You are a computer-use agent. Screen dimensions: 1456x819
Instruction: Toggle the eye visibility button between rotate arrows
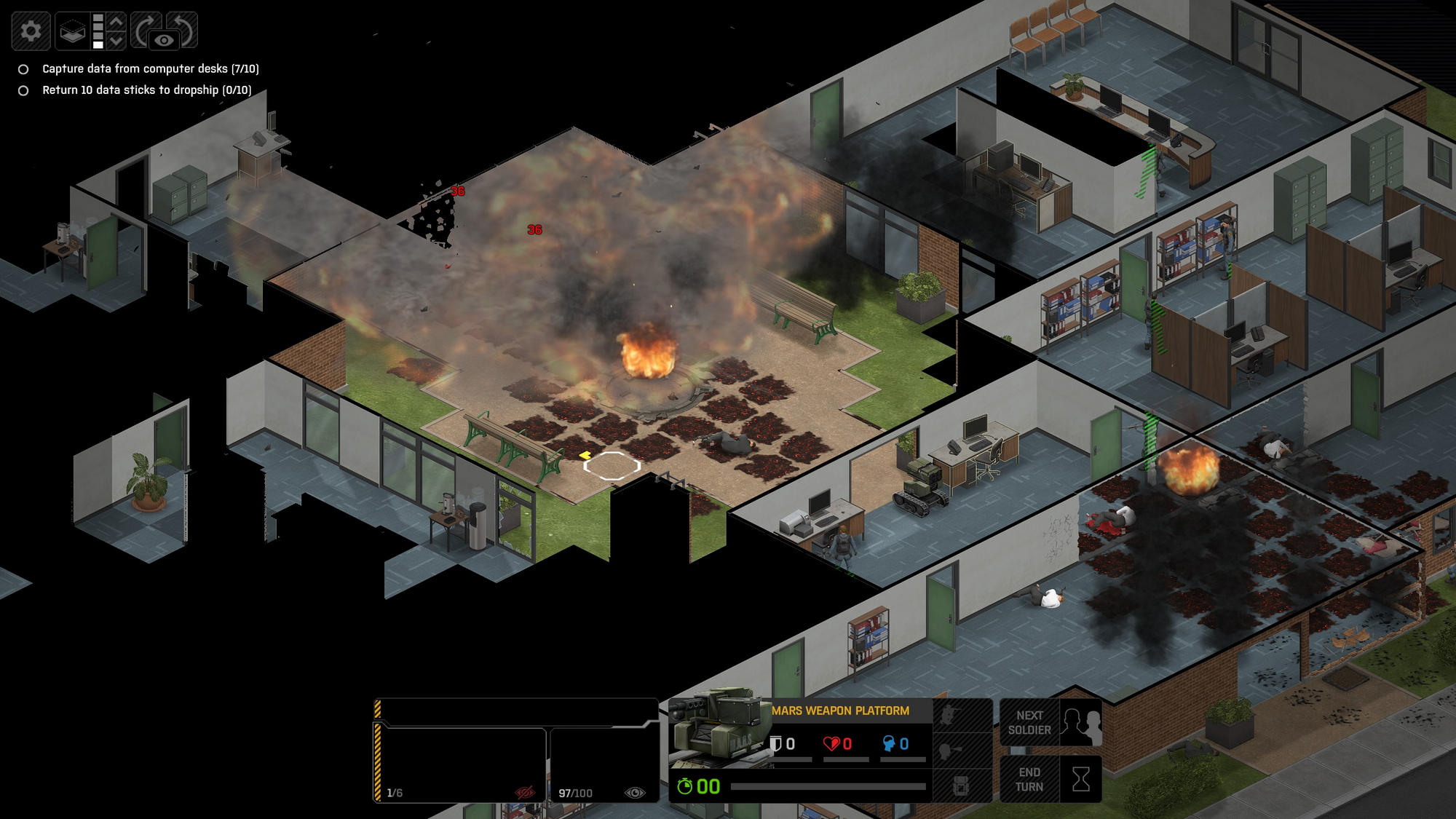(165, 41)
